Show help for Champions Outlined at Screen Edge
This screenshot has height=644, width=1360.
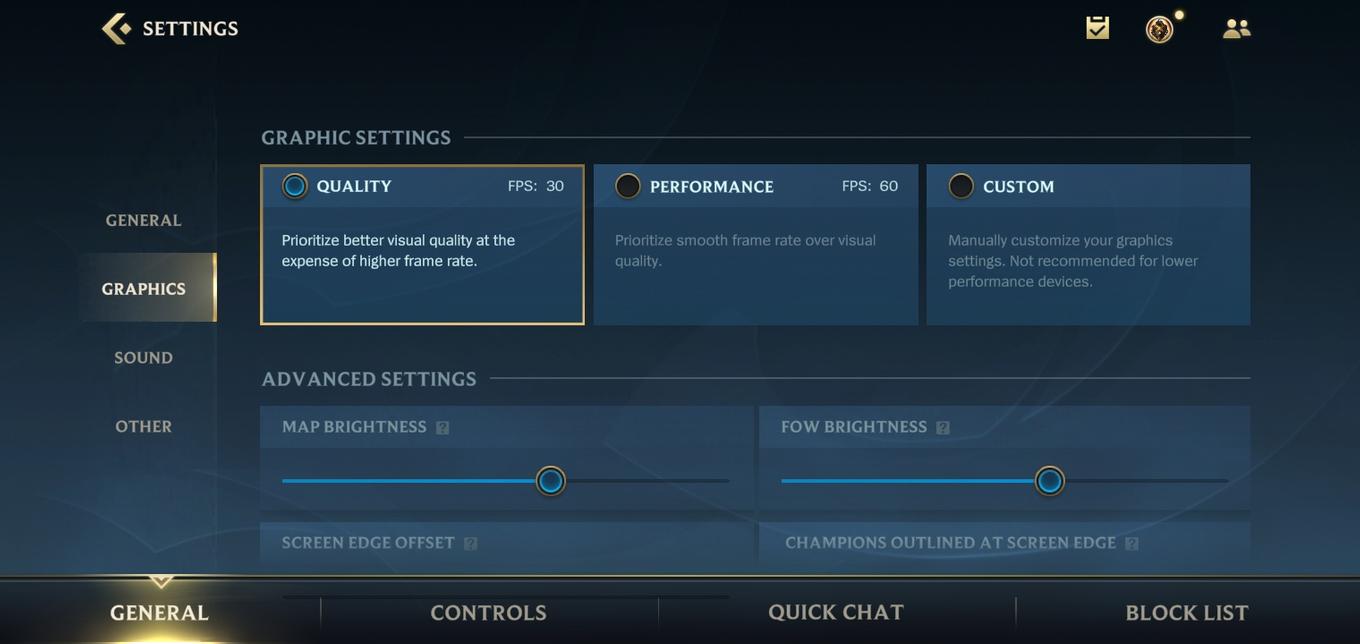pyautogui.click(x=1132, y=544)
